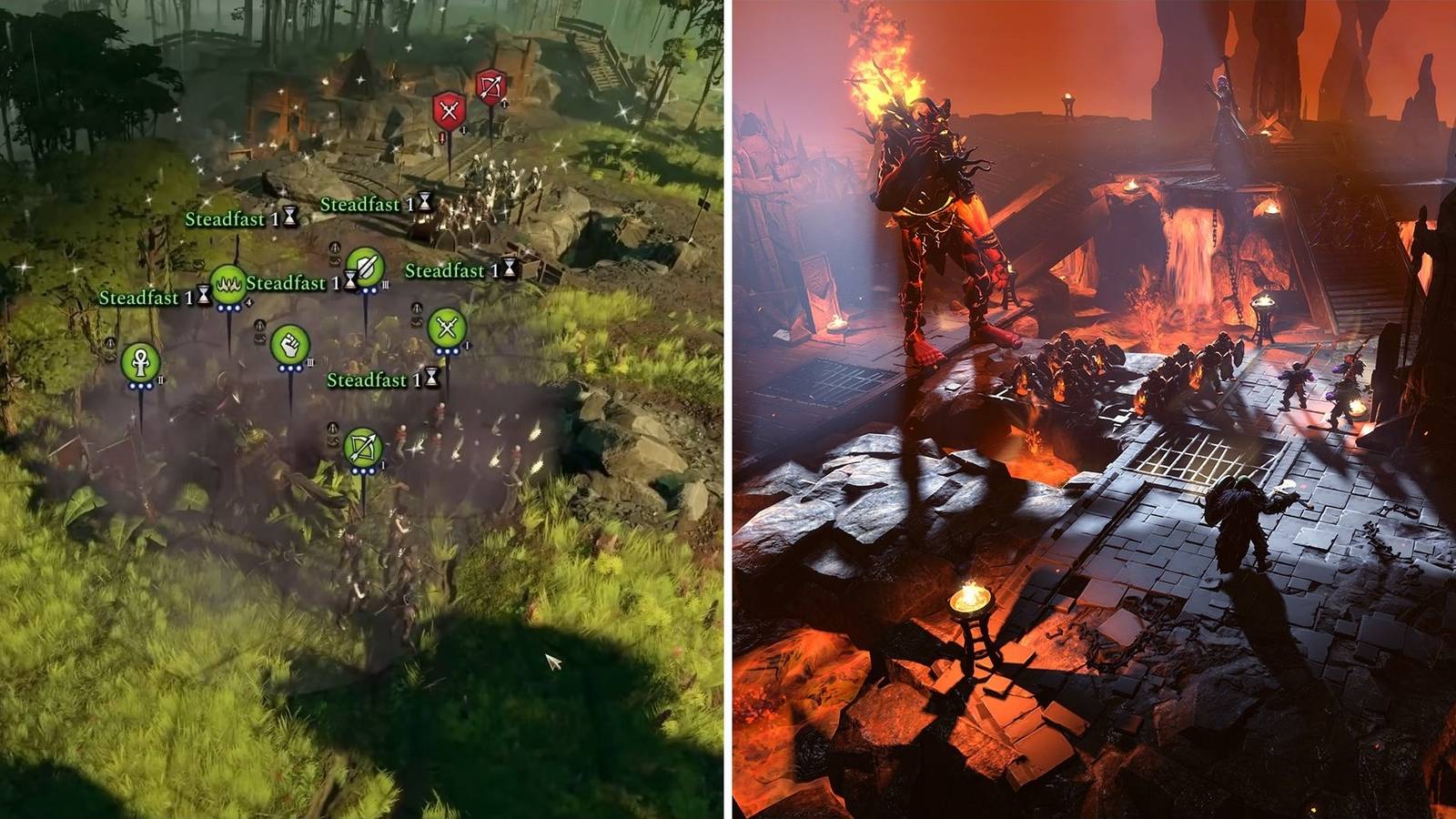
Task: Click the blue pip row under the fist banner
Action: click(x=291, y=368)
